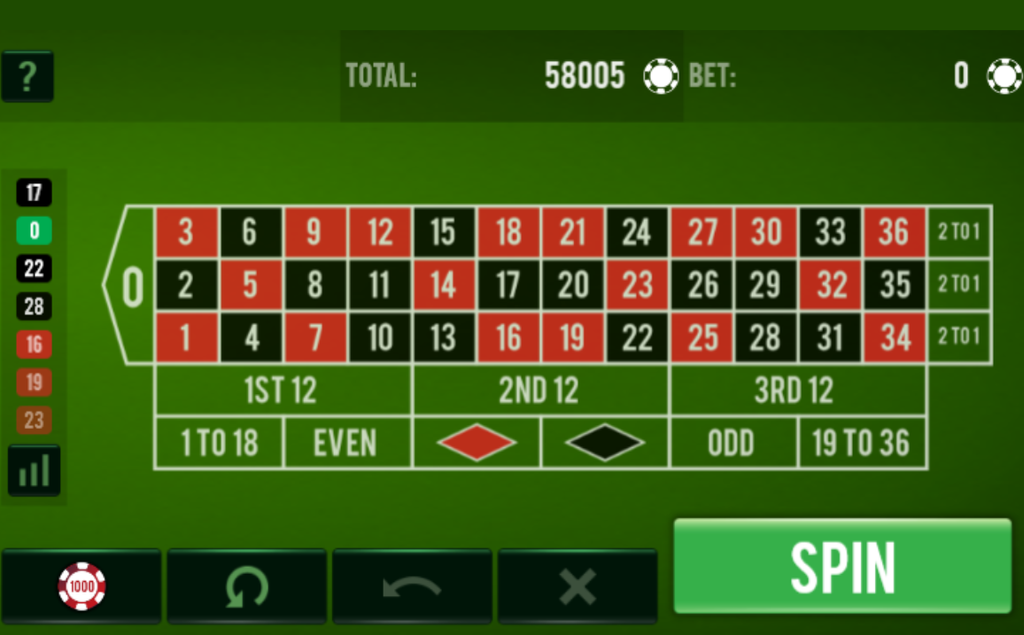1024x635 pixels.
Task: Bet on the 2 TO 1 column beside 34
Action: [x=959, y=337]
